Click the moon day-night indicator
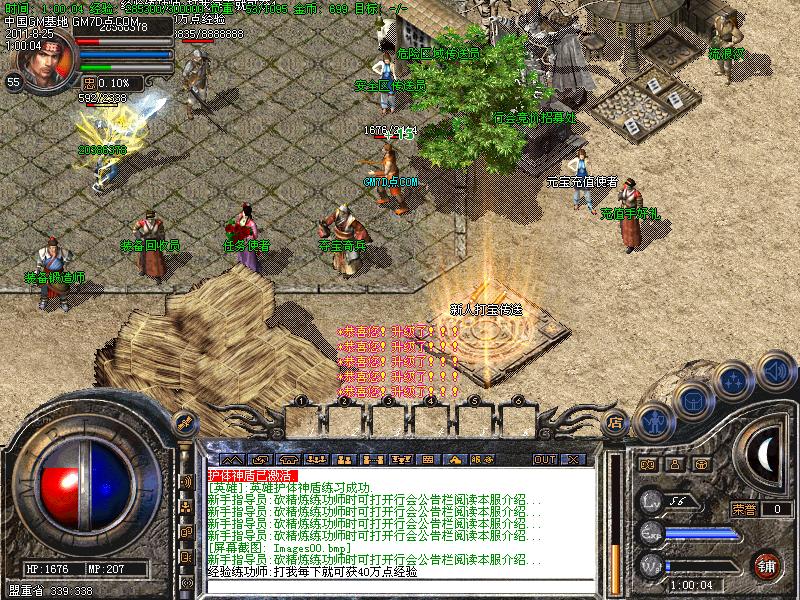Image resolution: width=800 pixels, height=600 pixels. click(x=767, y=455)
